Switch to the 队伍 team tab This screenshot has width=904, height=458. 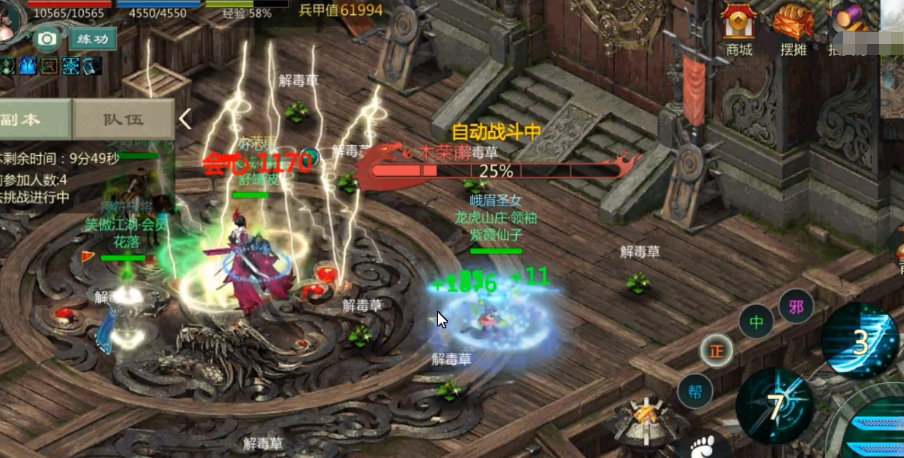pyautogui.click(x=124, y=119)
